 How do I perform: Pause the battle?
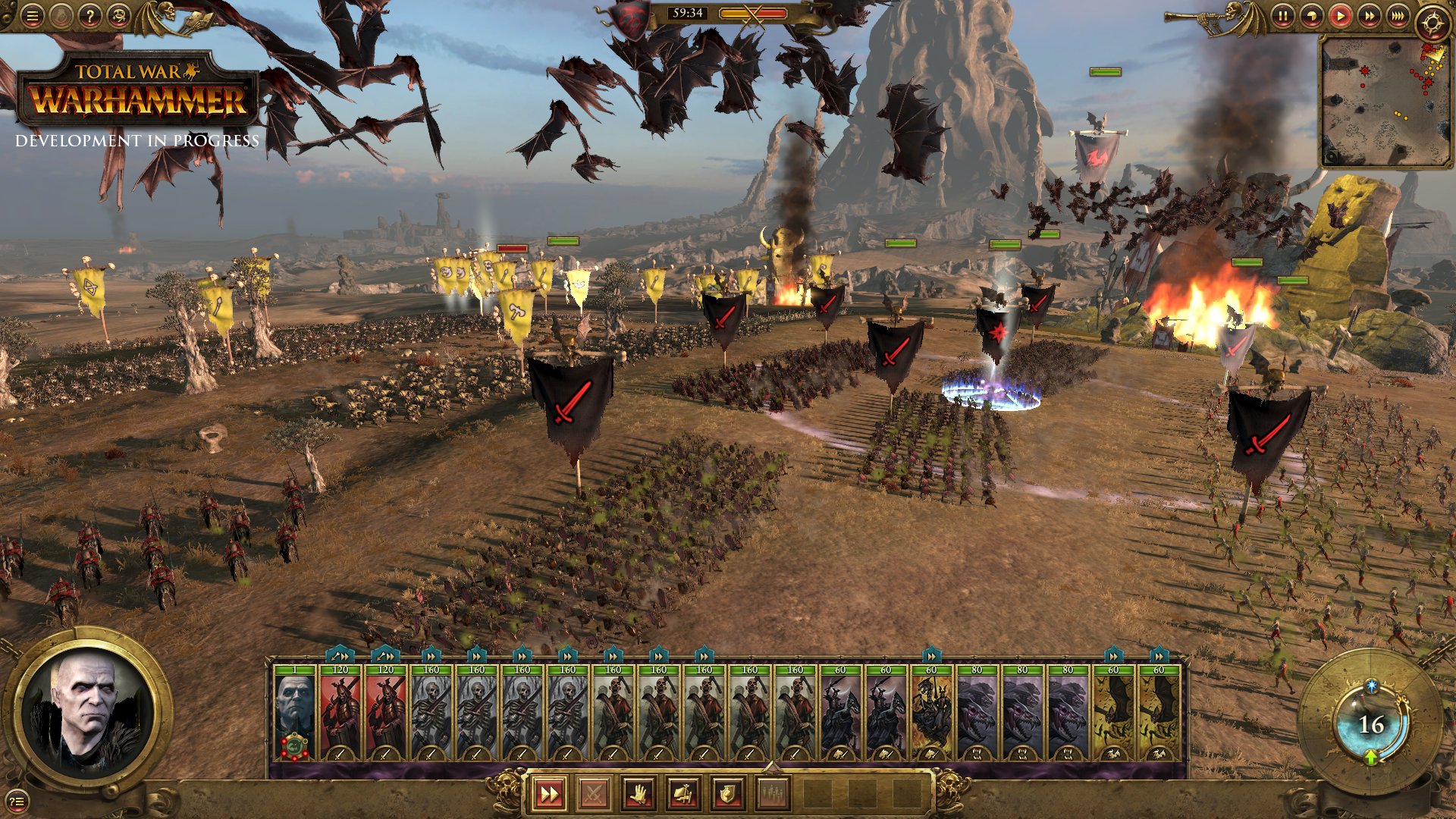[1282, 16]
